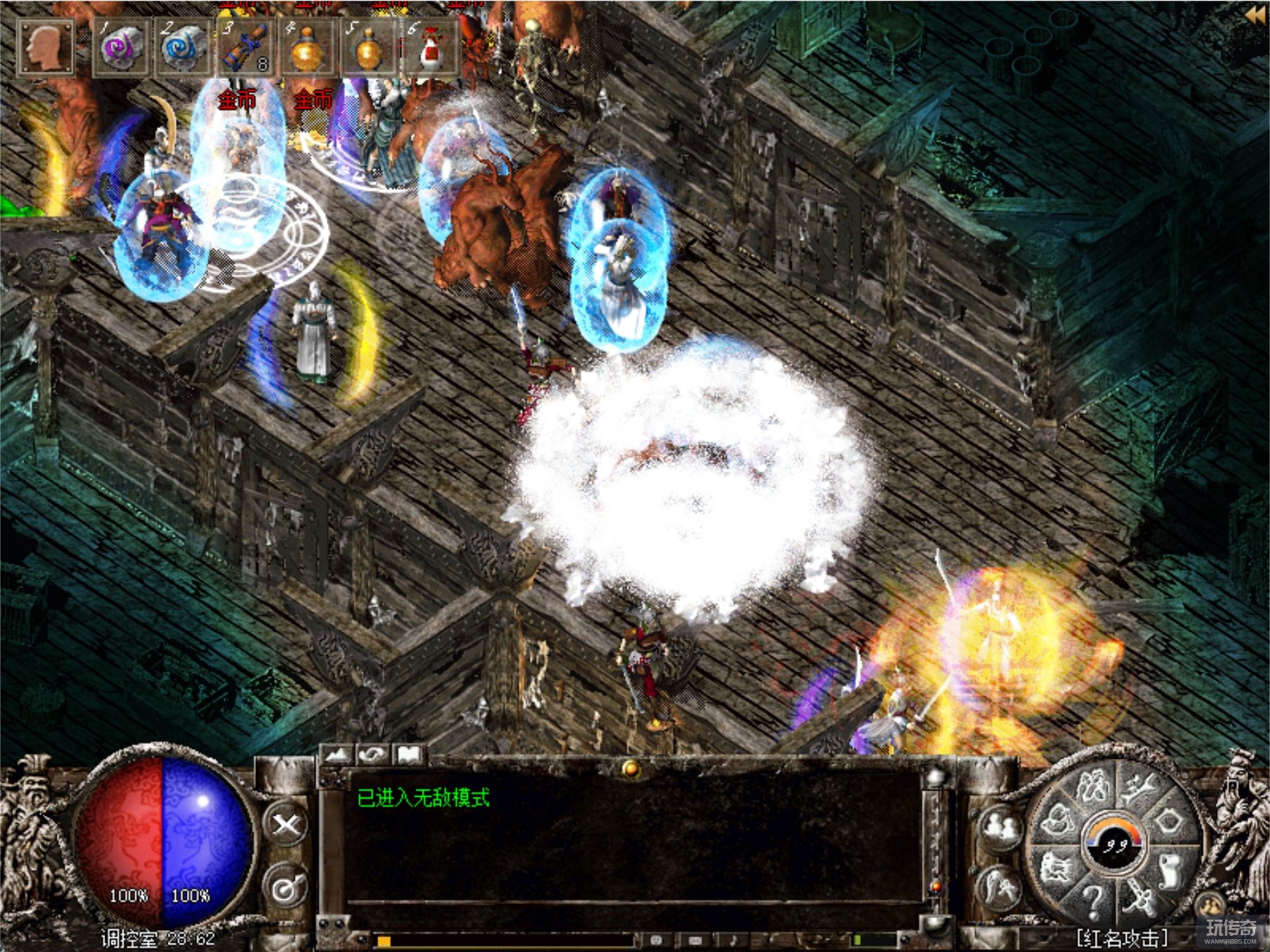Screen dimensions: 1270x952
Task: Drink the golden potion in slot 5
Action: pos(368,48)
